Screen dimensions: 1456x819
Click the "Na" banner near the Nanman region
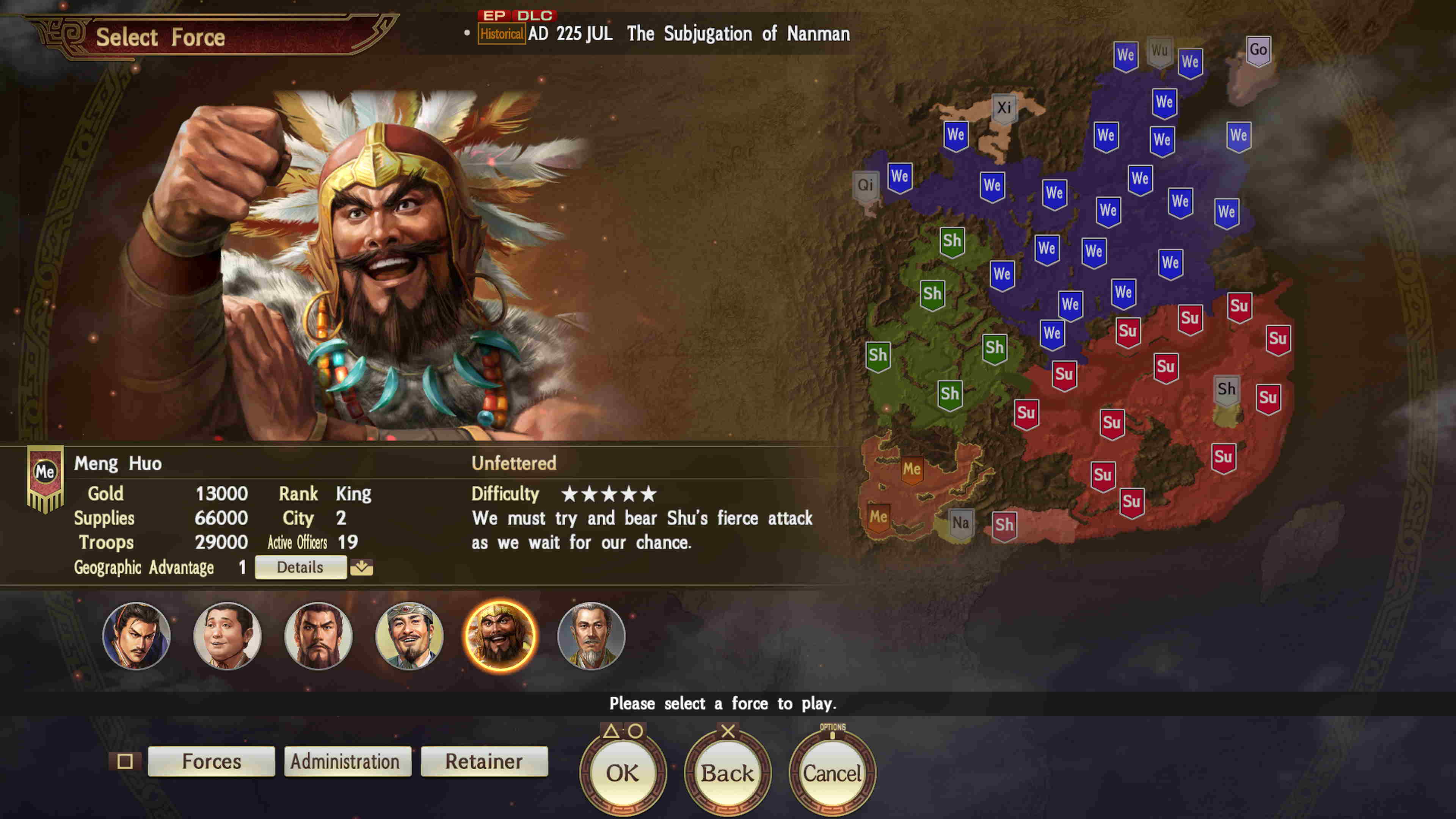pyautogui.click(x=961, y=522)
